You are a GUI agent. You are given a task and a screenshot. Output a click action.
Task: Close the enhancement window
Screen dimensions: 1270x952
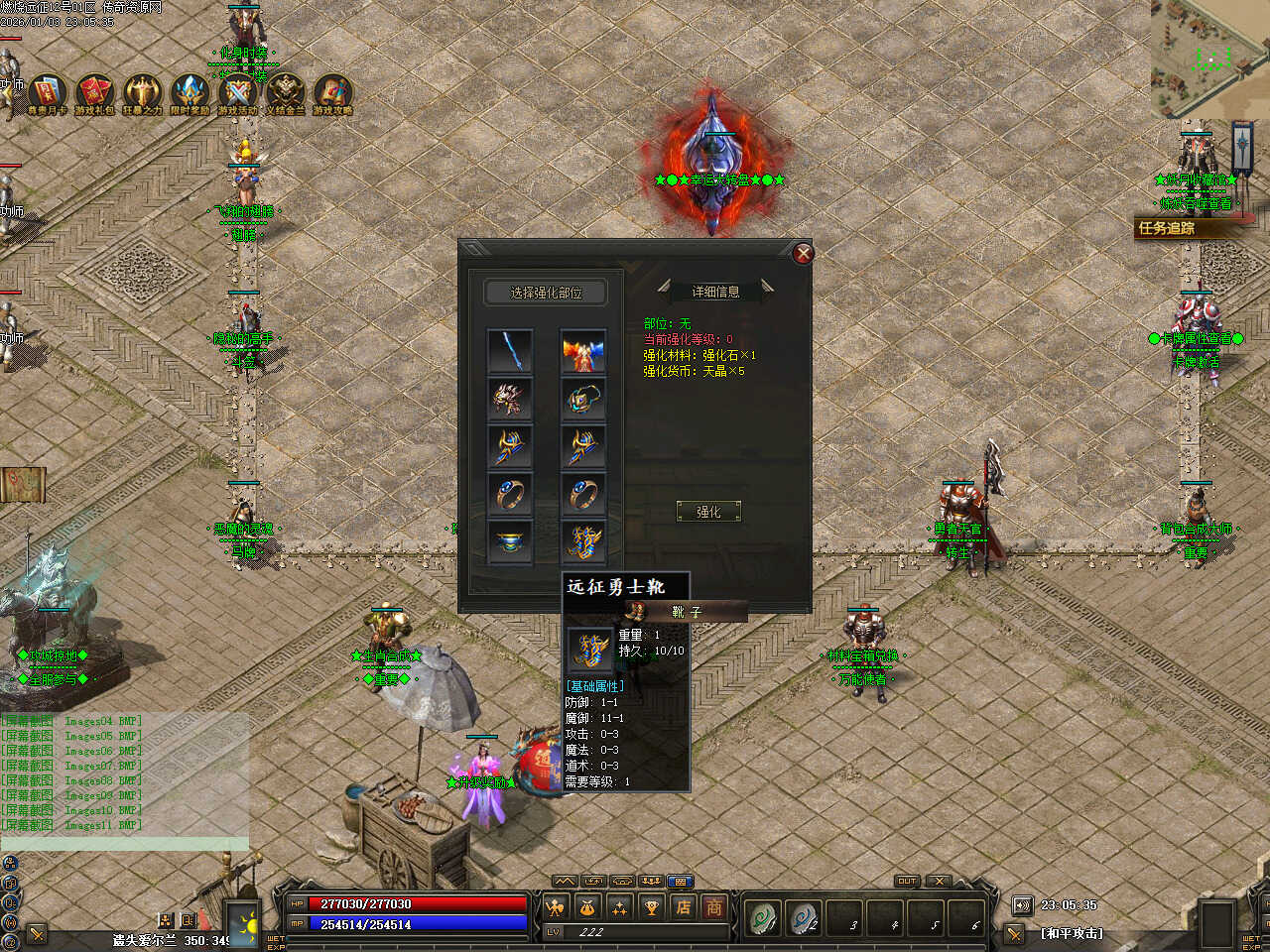coord(804,253)
